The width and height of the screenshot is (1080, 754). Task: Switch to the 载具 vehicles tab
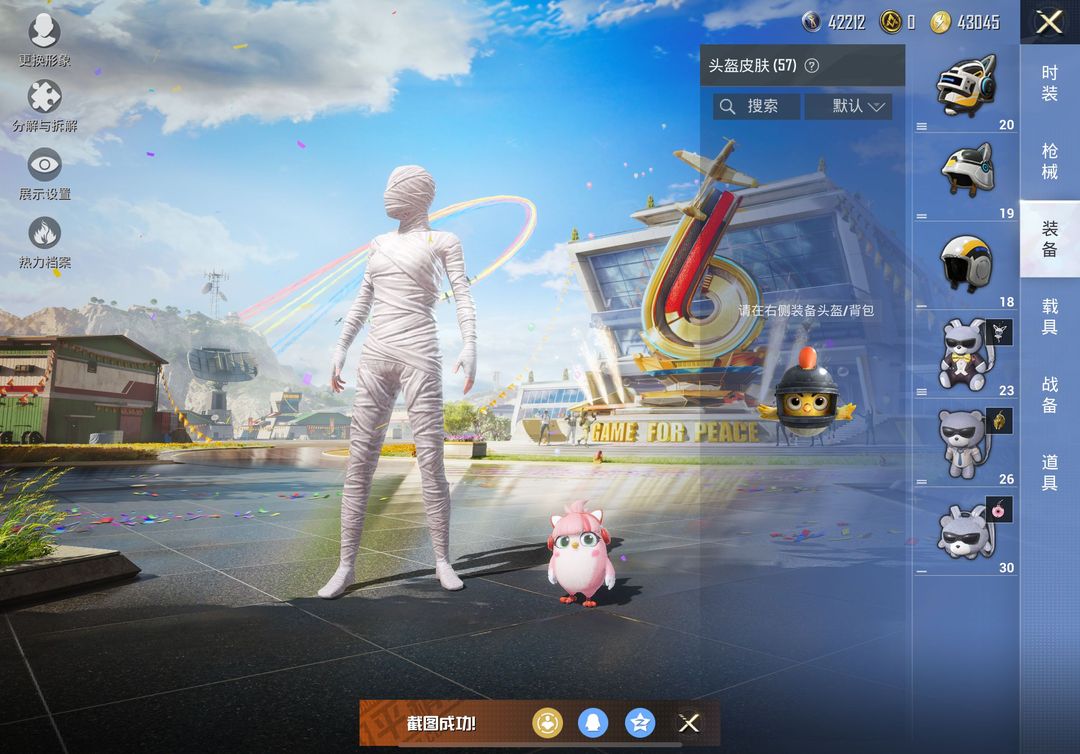tap(1049, 316)
